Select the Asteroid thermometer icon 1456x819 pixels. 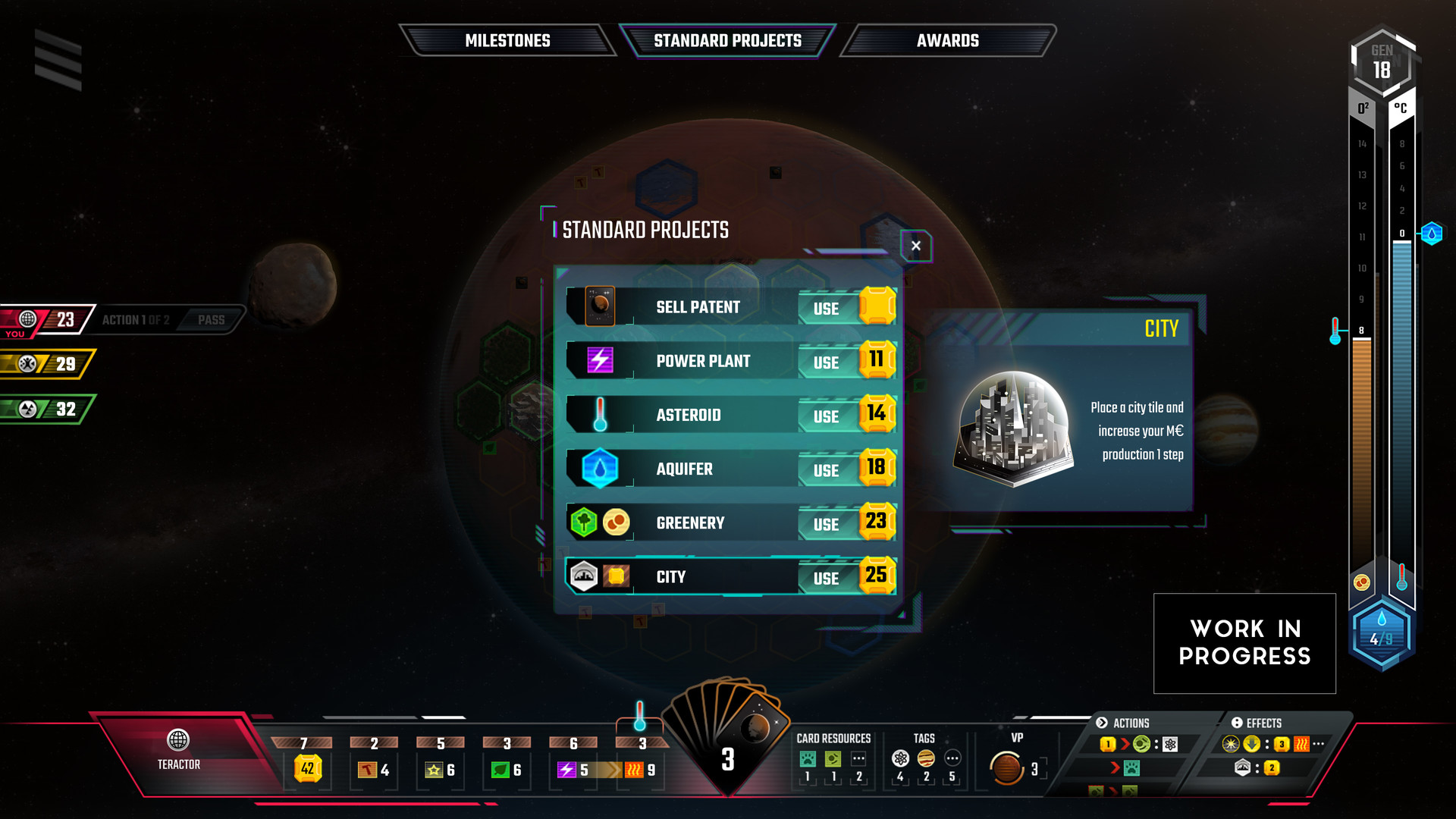(x=599, y=415)
